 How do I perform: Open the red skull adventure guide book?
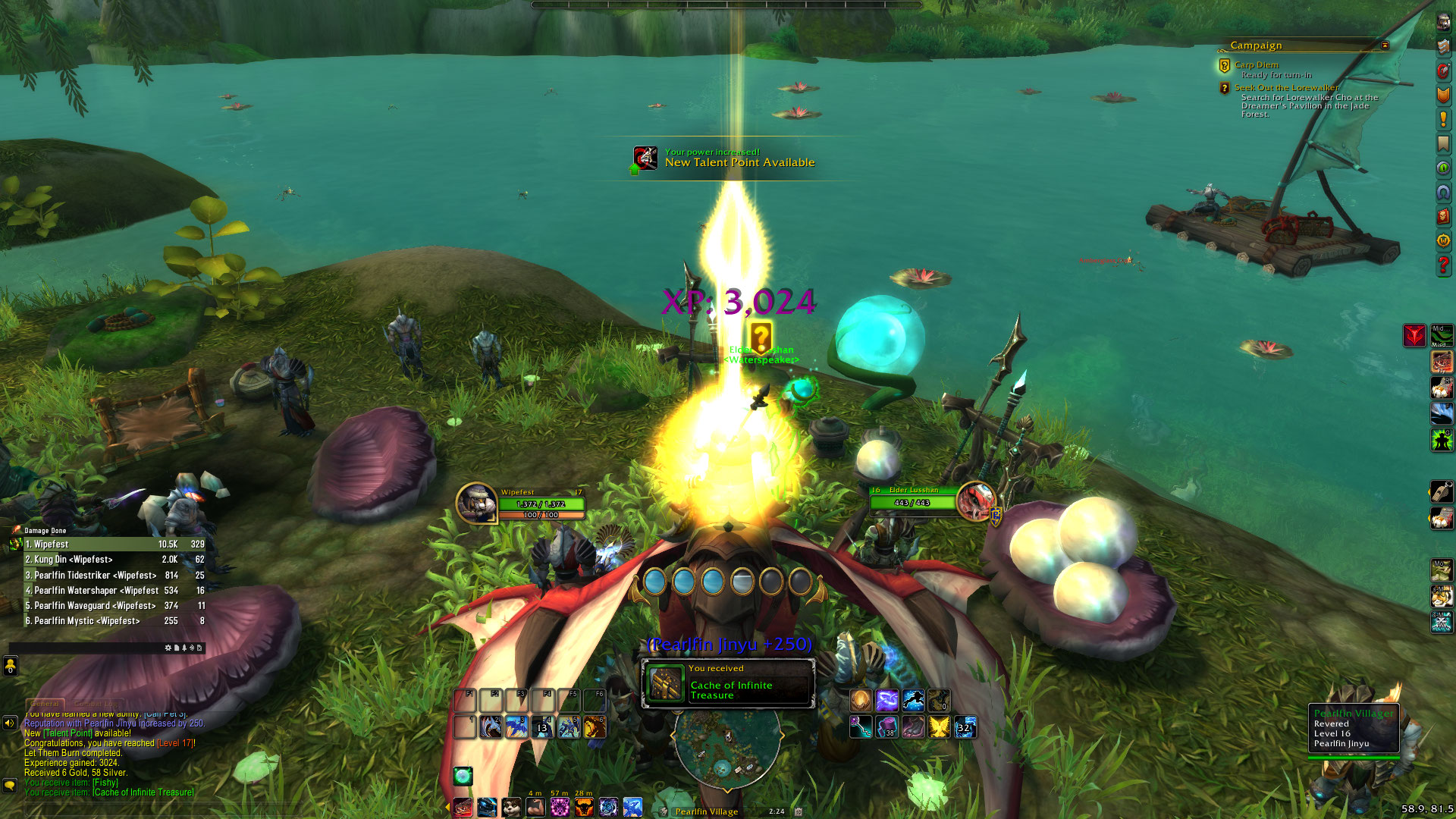(1443, 217)
